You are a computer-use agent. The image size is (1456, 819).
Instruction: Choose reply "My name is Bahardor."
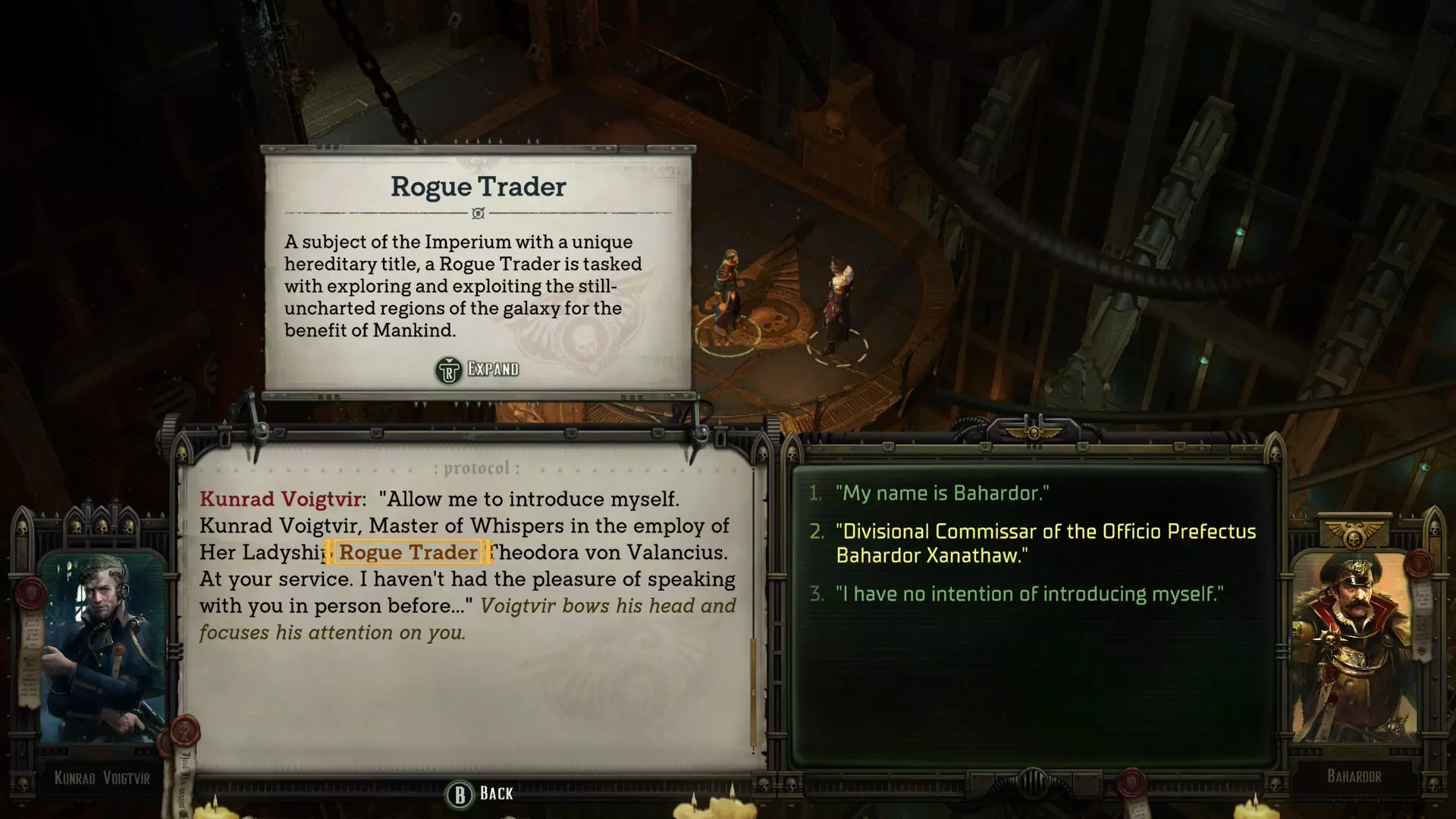(942, 494)
